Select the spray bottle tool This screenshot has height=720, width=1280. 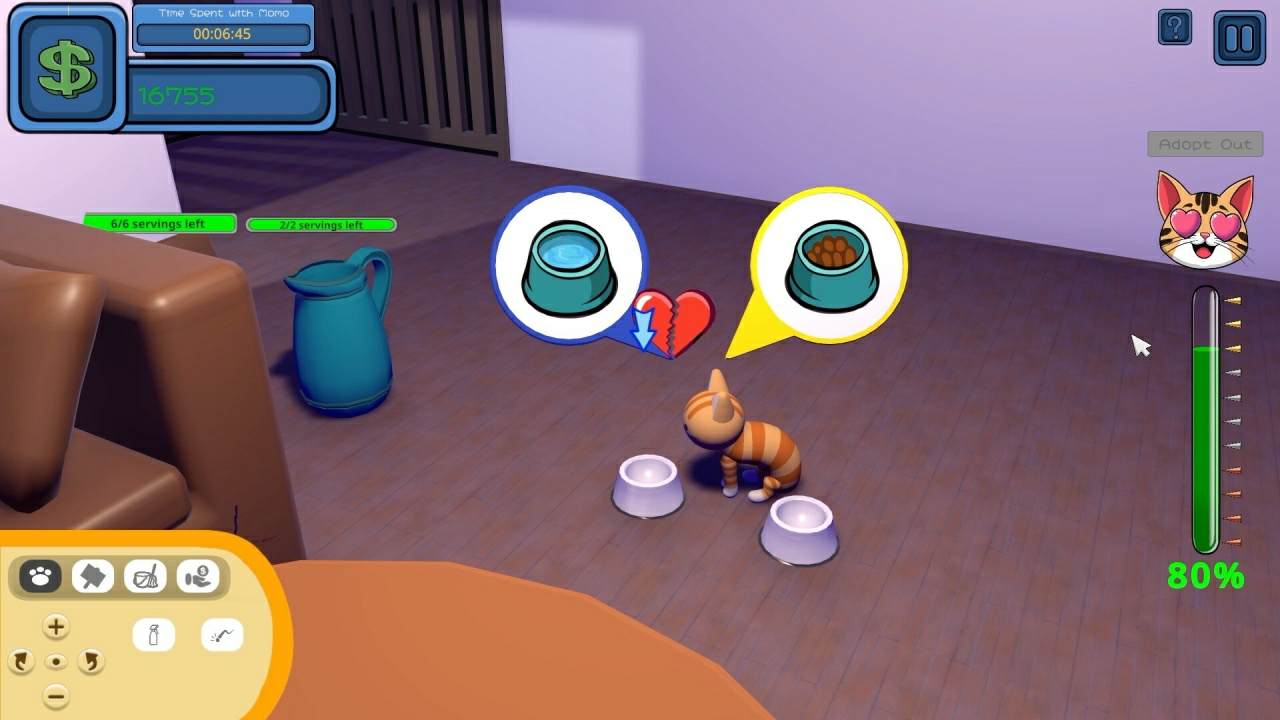coord(154,635)
